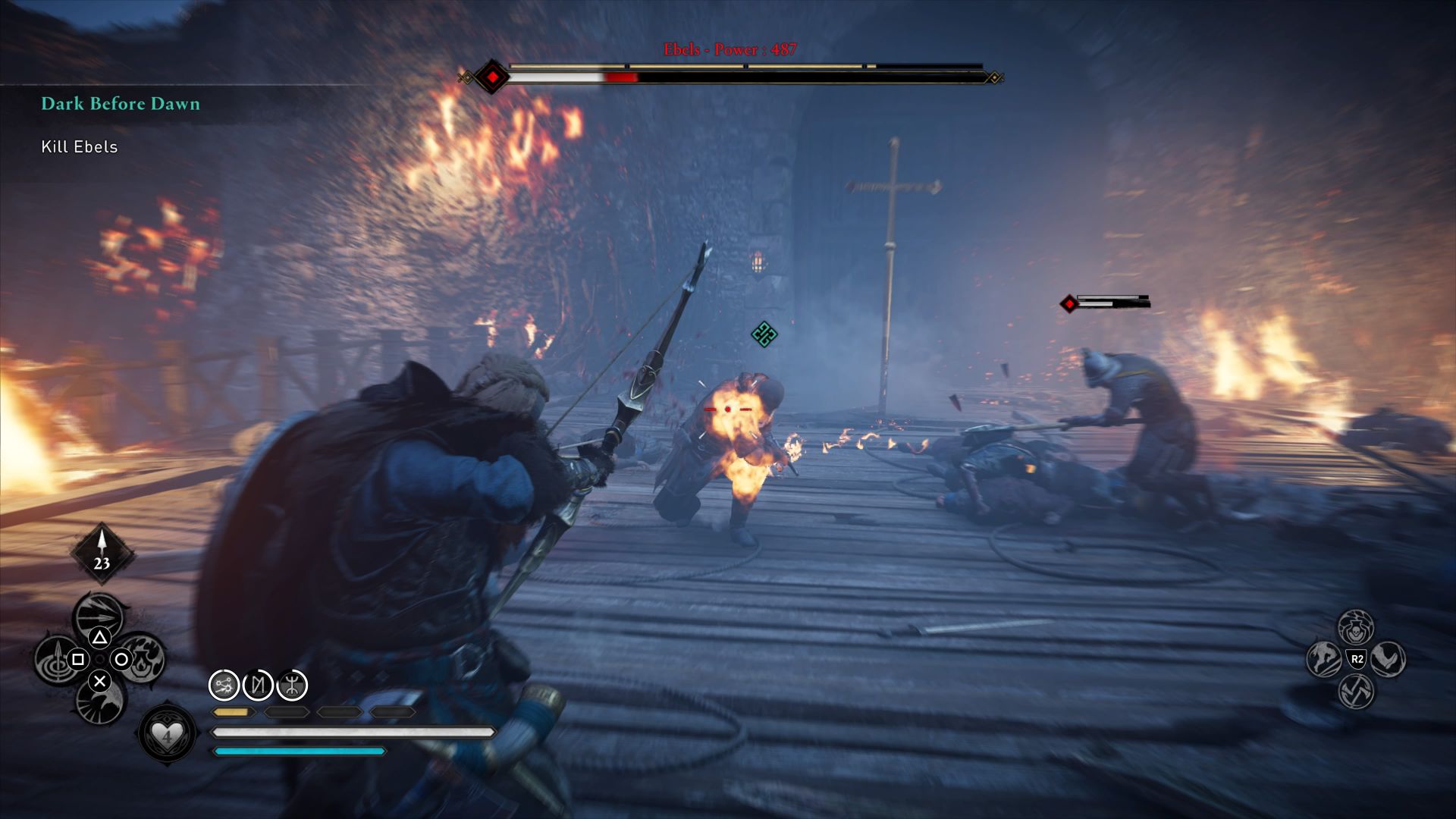Click the Triangle button prompt on the wheel
Image resolution: width=1456 pixels, height=819 pixels.
[100, 636]
